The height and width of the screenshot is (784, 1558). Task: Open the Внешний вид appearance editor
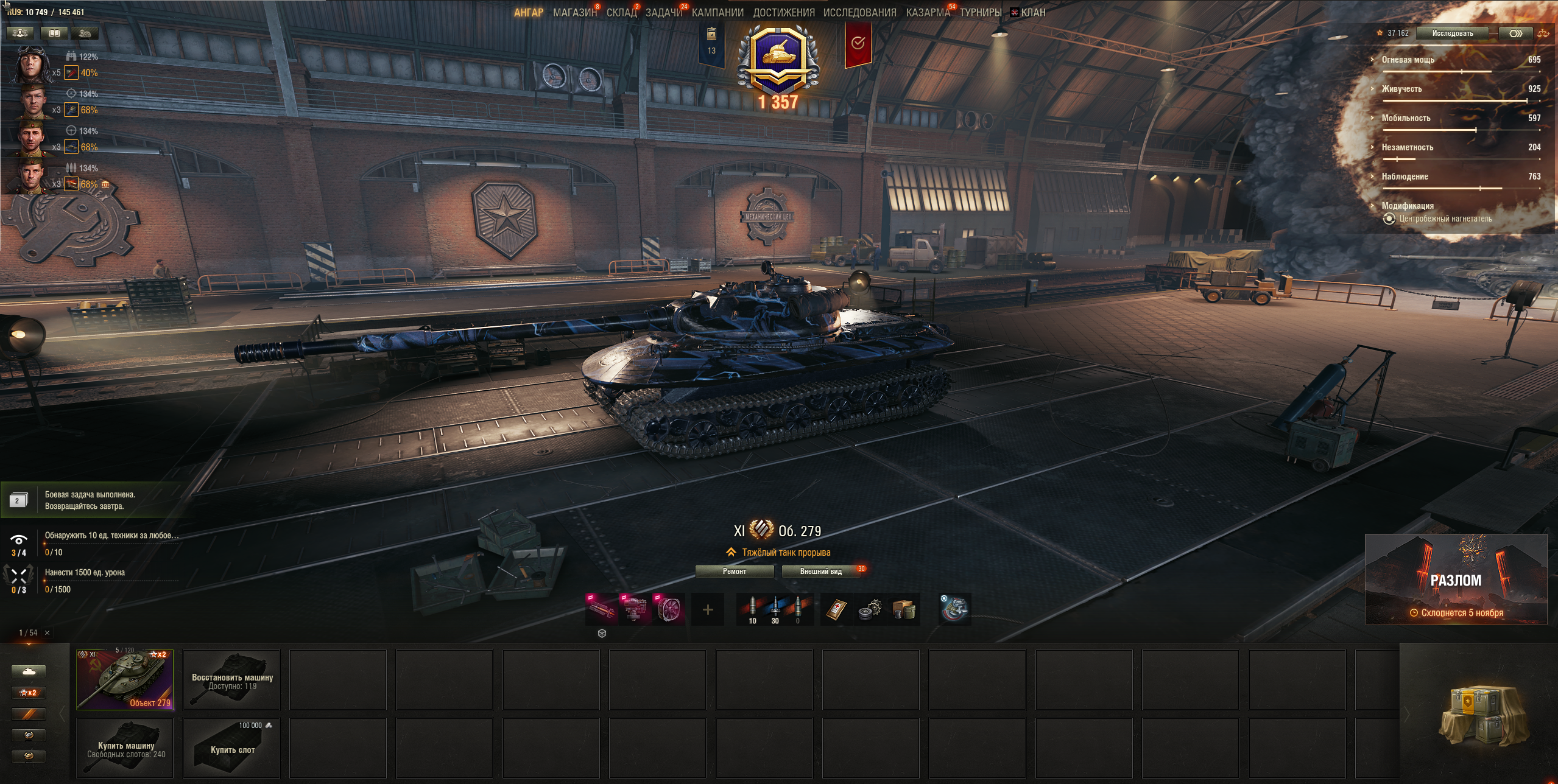click(x=820, y=572)
